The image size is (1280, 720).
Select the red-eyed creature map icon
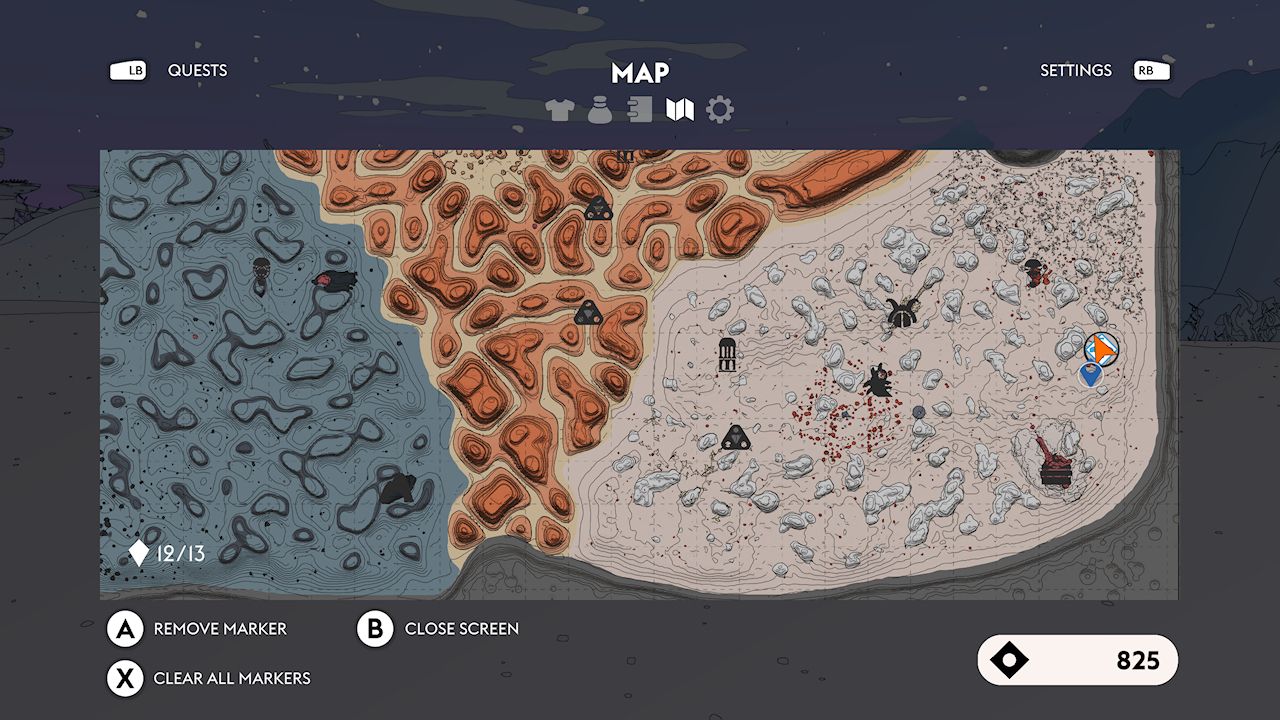(x=334, y=282)
